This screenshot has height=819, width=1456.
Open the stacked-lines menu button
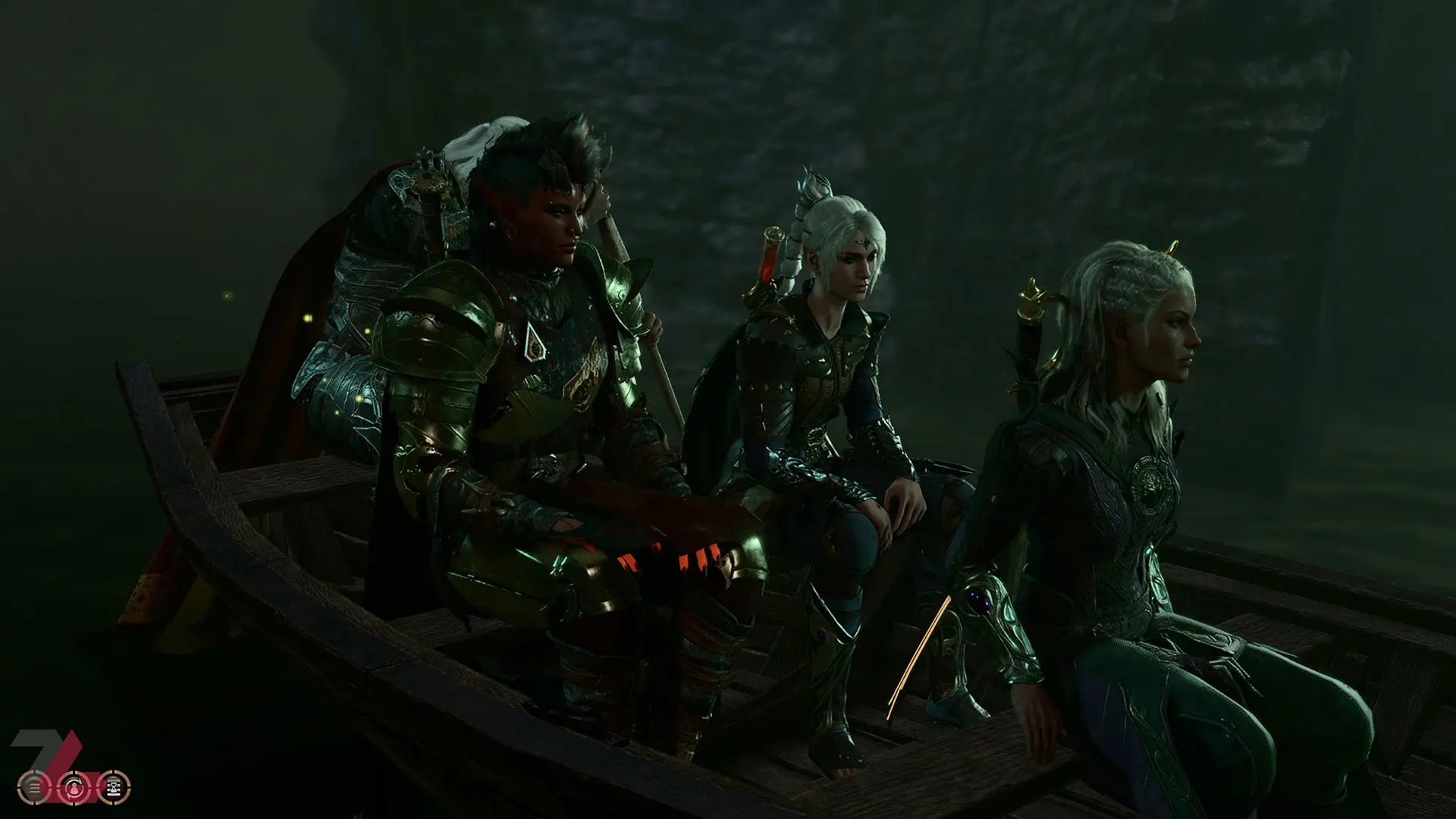point(34,787)
